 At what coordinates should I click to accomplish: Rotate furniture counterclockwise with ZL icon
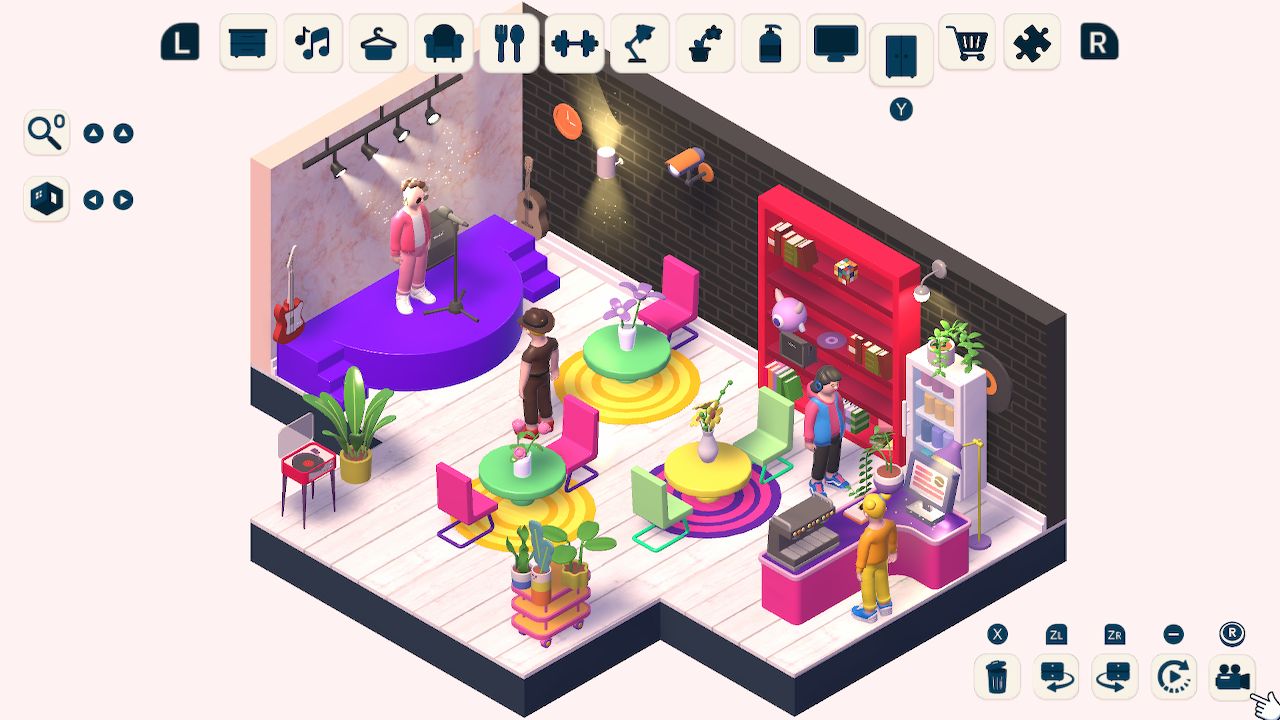(x=1053, y=677)
